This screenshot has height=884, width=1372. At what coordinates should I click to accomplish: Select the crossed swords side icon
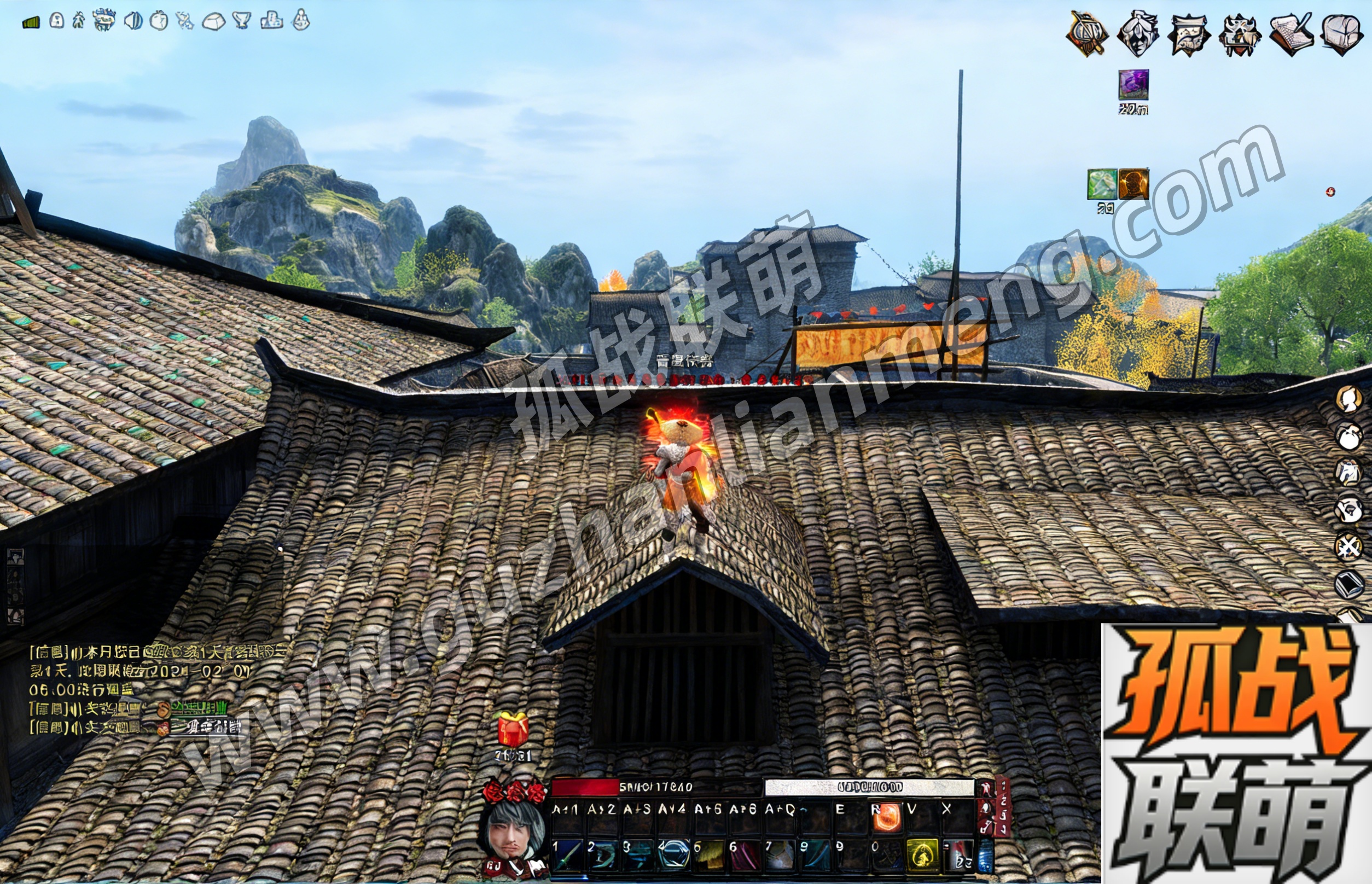click(1348, 546)
